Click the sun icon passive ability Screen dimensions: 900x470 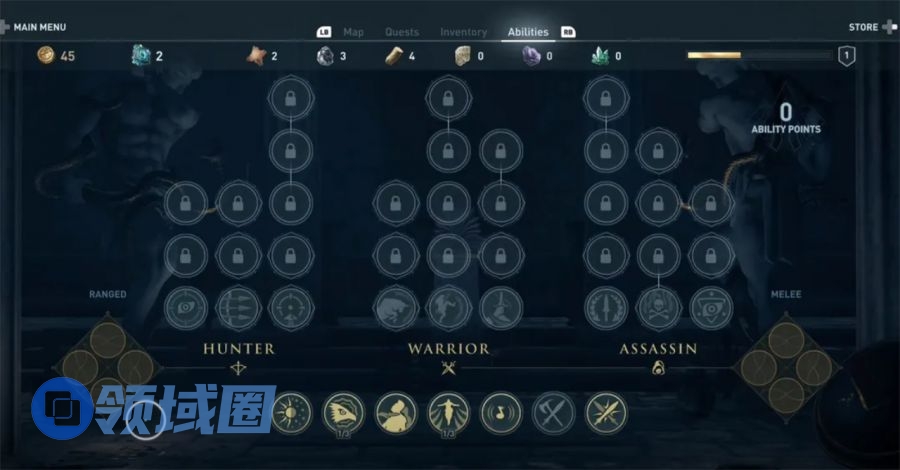pyautogui.click(x=291, y=412)
